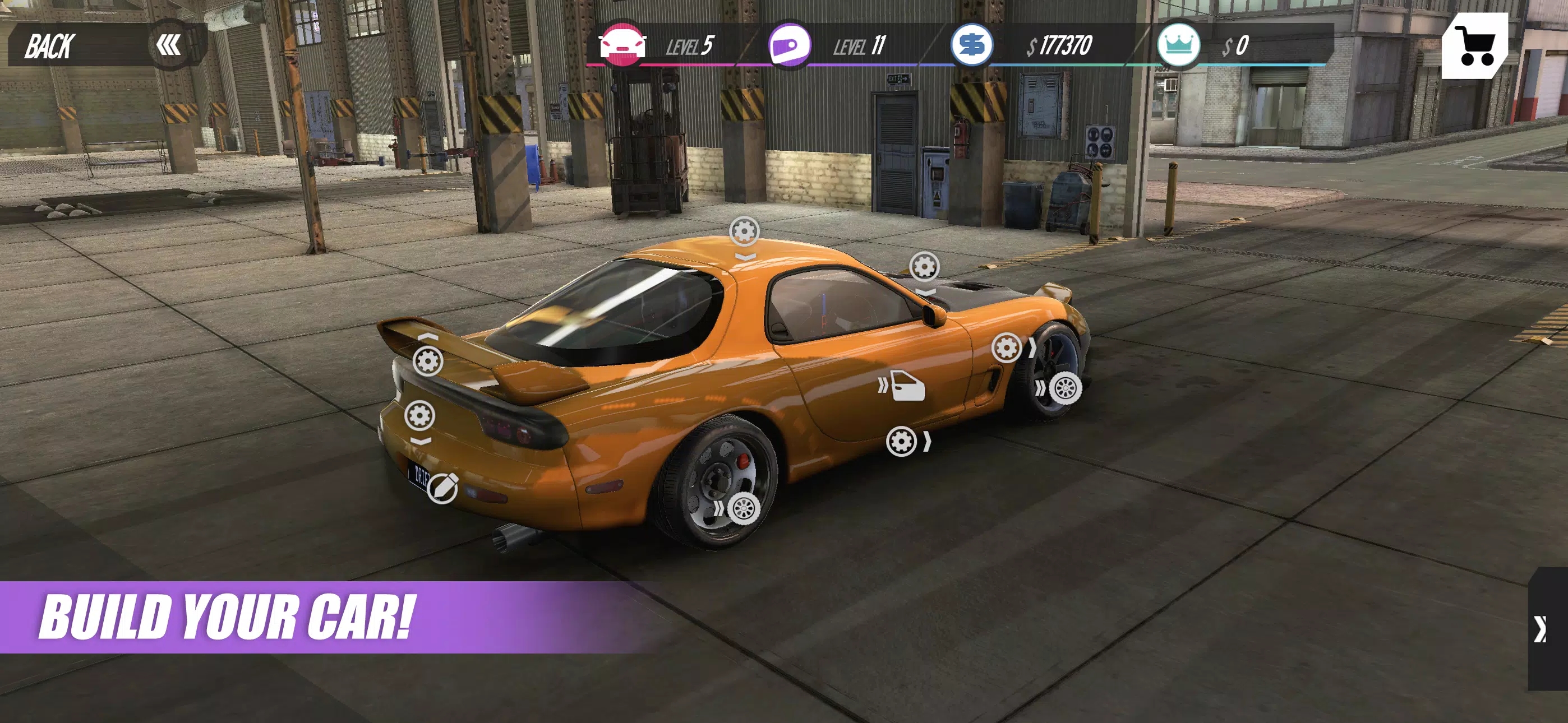Choose the front wheel rim icon
1568x723 pixels.
[x=1064, y=388]
